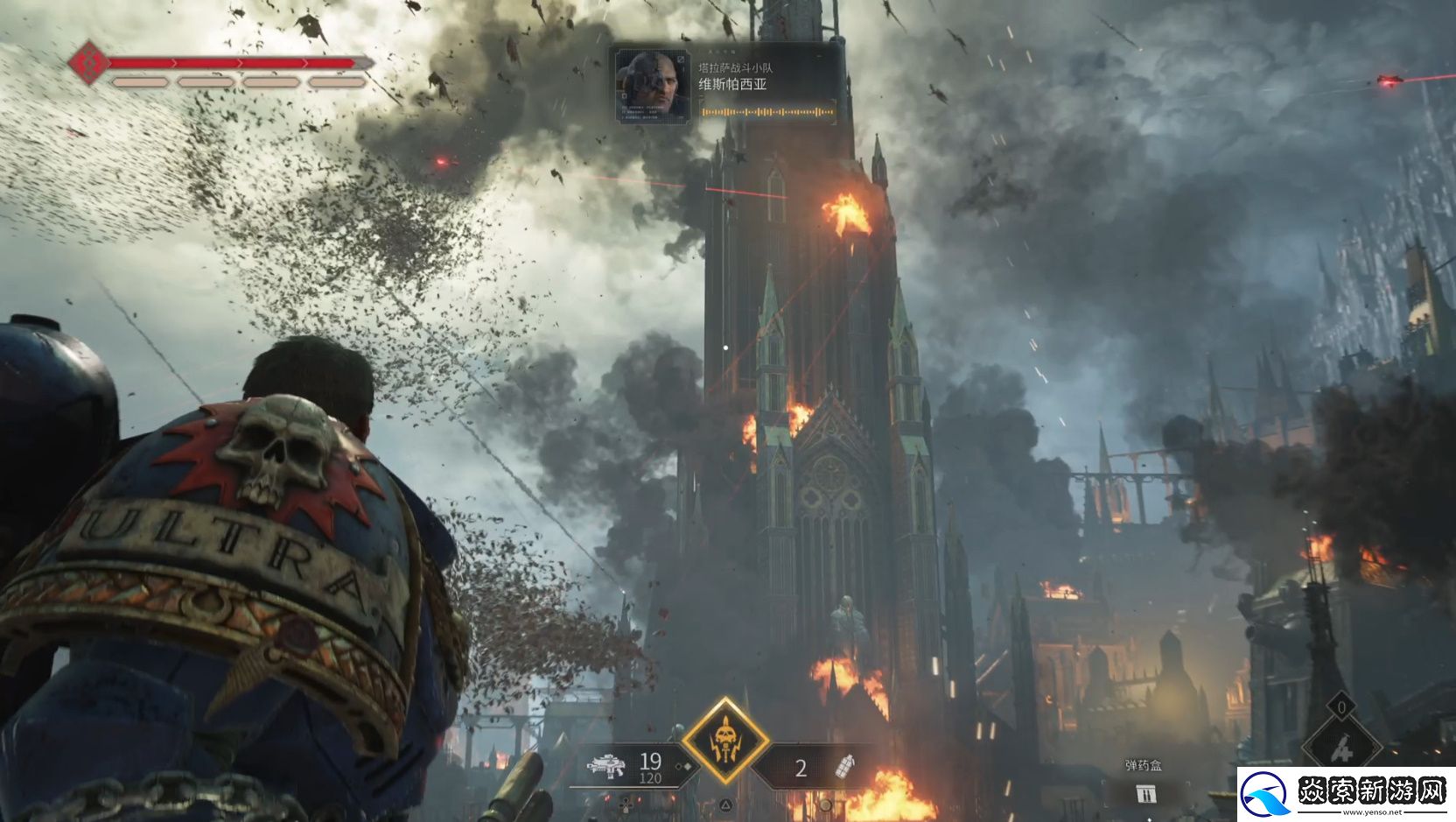Screen dimensions: 1456x822
Task: Click the red diamond armor emblem
Action: [x=89, y=63]
